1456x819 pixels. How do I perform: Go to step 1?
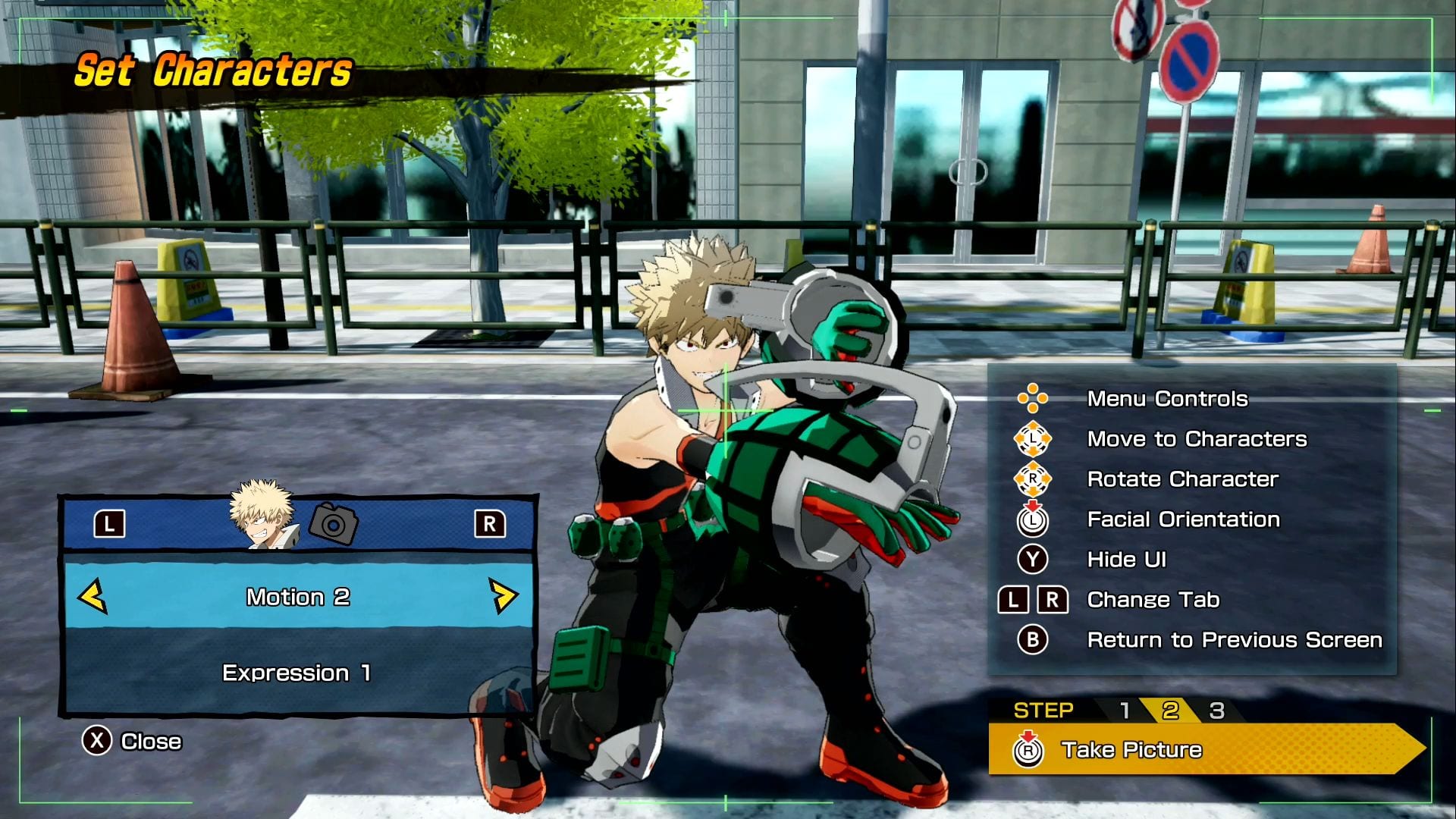[x=1125, y=711]
